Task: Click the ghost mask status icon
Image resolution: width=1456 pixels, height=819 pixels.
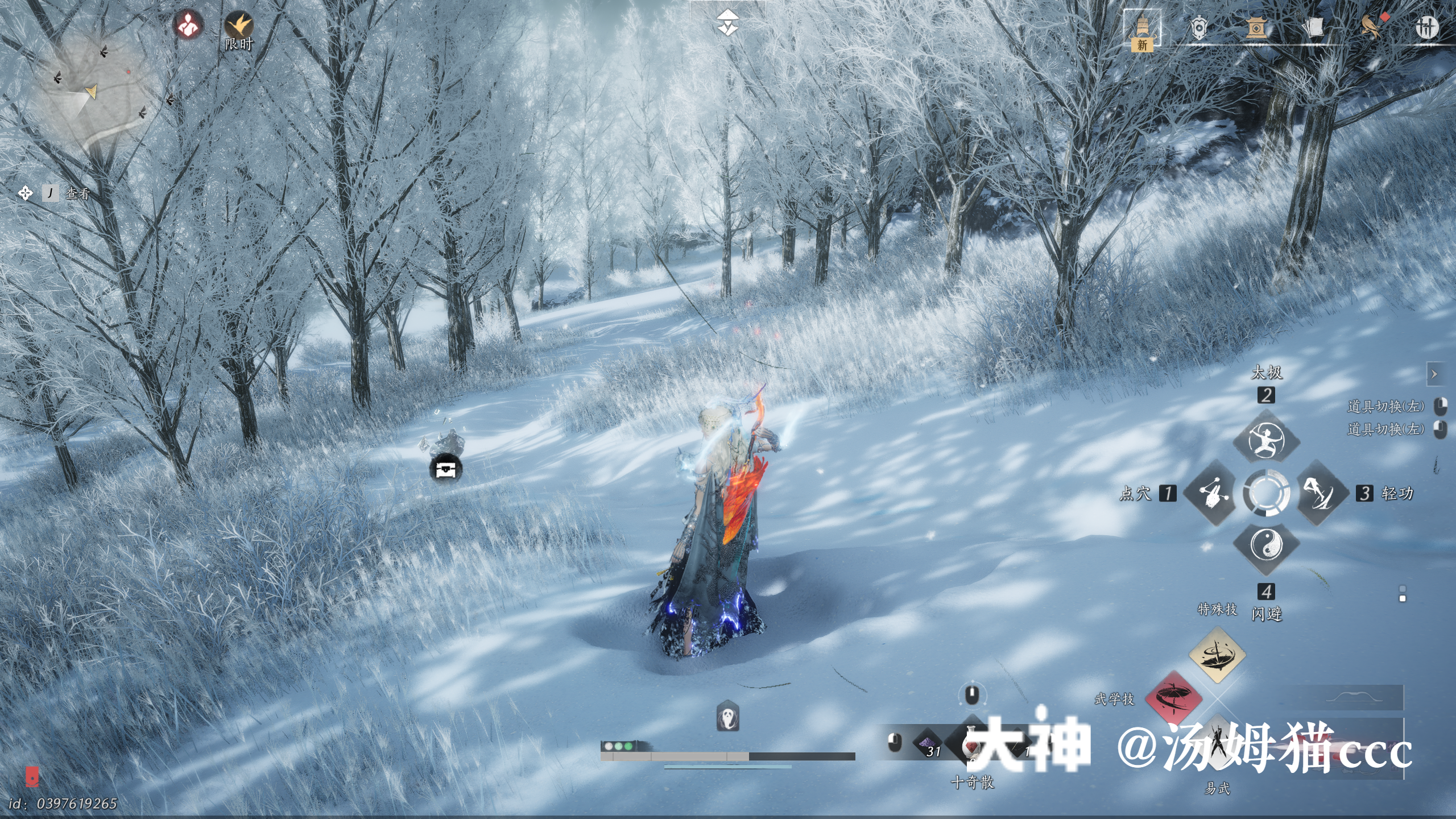Action: [727, 717]
